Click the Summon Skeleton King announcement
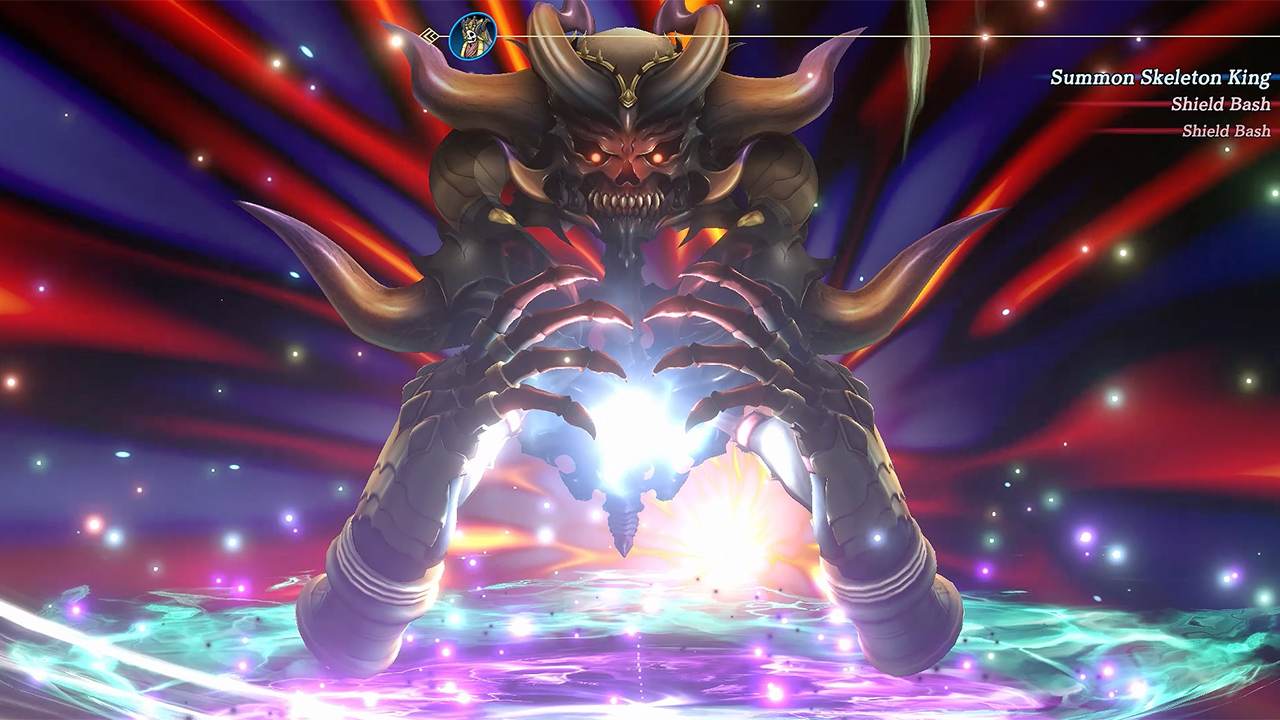 click(x=1160, y=76)
